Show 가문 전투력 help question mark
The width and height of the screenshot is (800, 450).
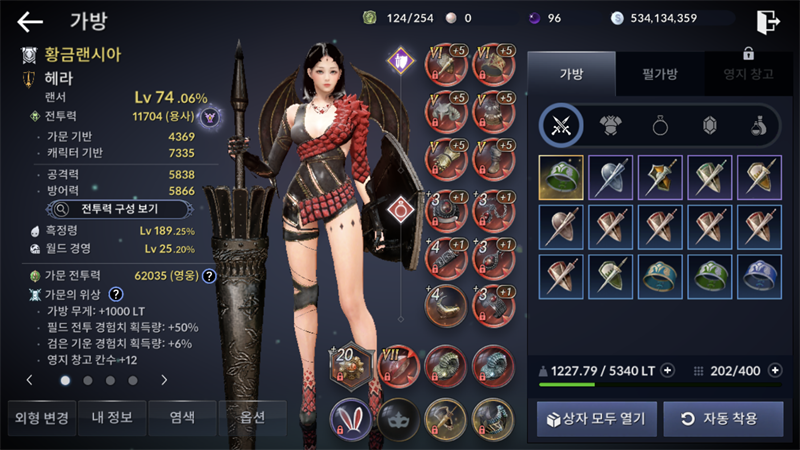209,276
